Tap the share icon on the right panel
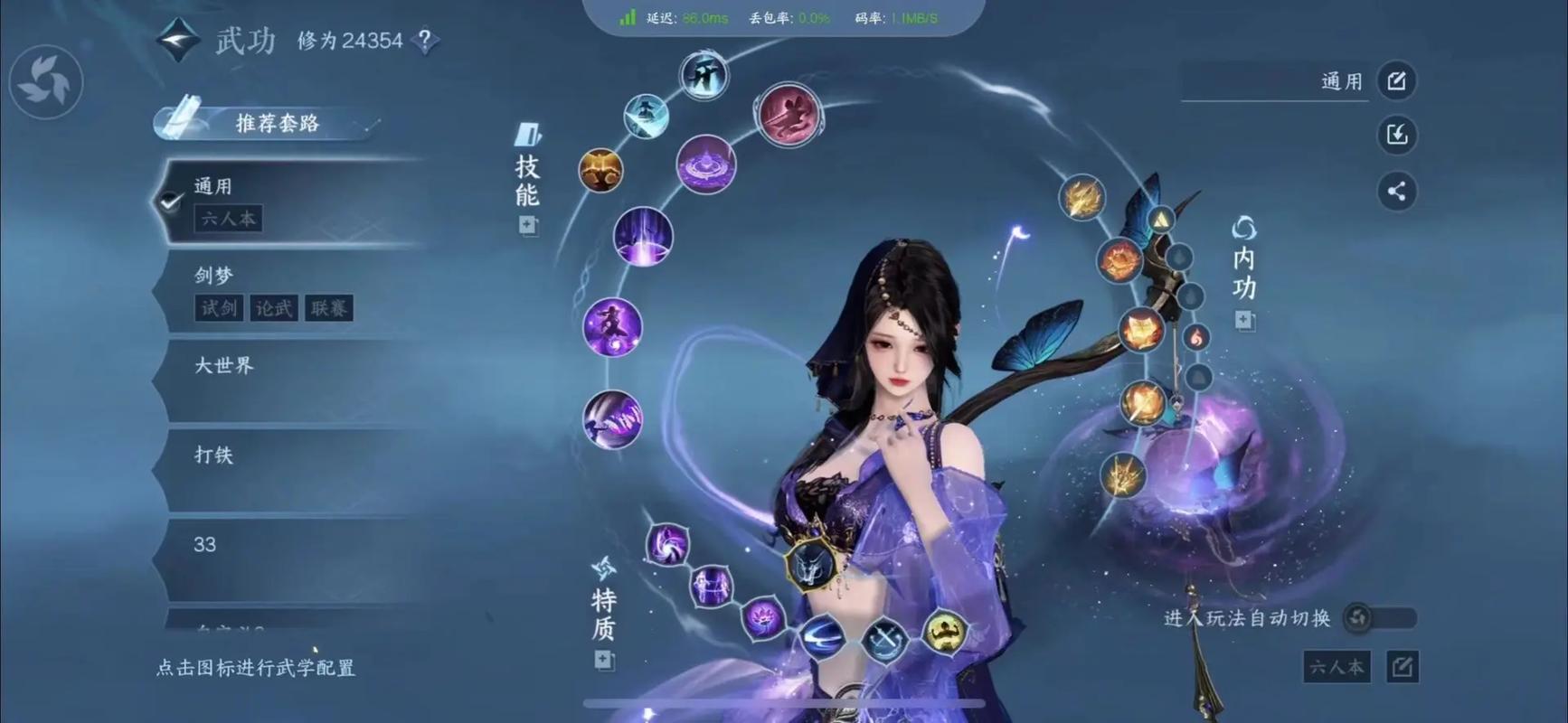 pos(1397,192)
